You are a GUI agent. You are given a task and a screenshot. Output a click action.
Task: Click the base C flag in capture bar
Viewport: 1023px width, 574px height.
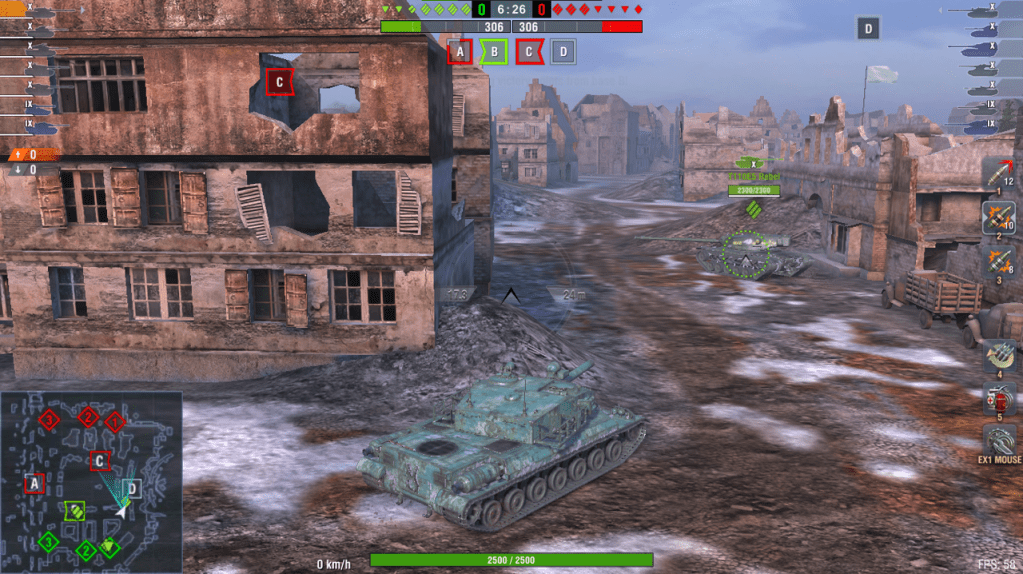pos(529,52)
